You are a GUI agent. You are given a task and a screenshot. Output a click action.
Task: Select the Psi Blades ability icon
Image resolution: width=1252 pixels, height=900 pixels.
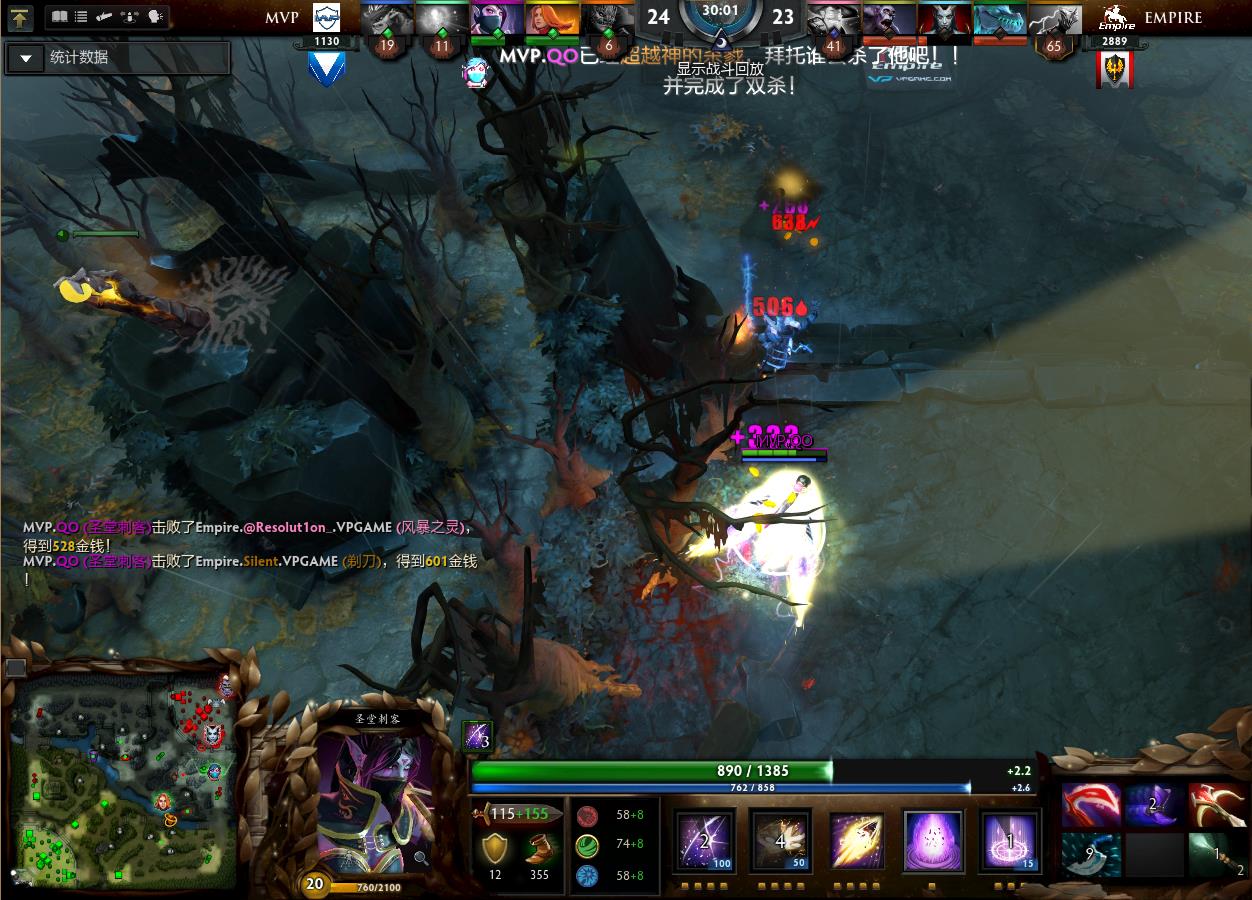click(857, 840)
